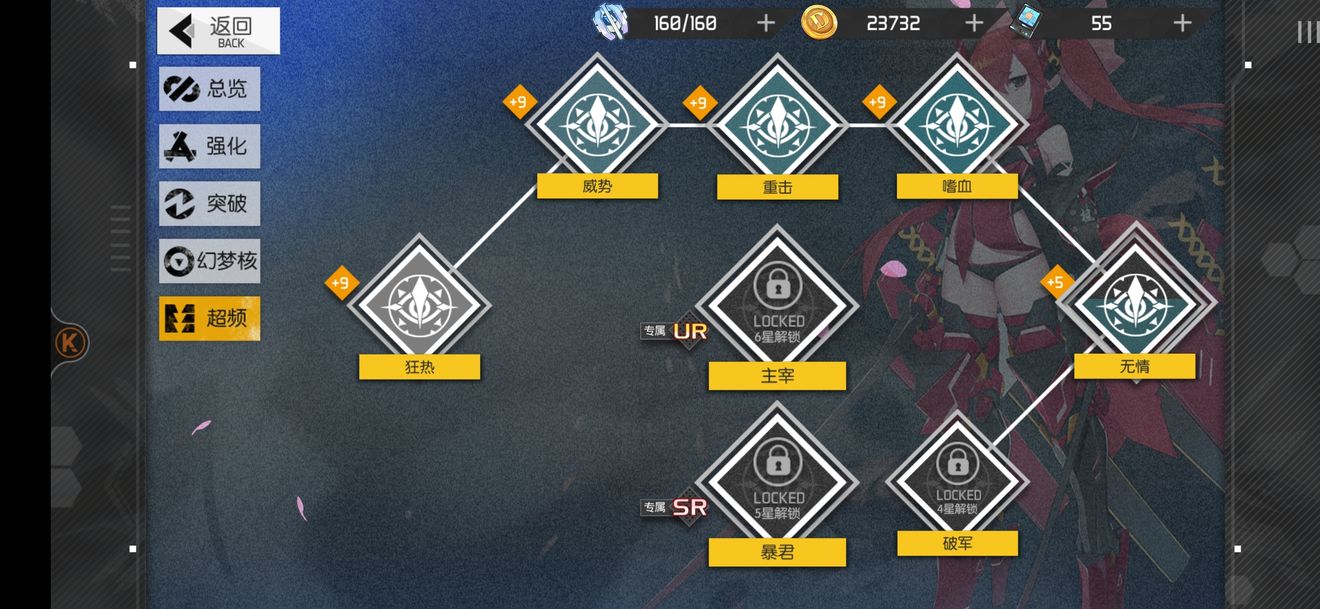Screen dimensions: 1320x609
Task: Inspect the locked UR 主宰 node
Action: point(777,304)
